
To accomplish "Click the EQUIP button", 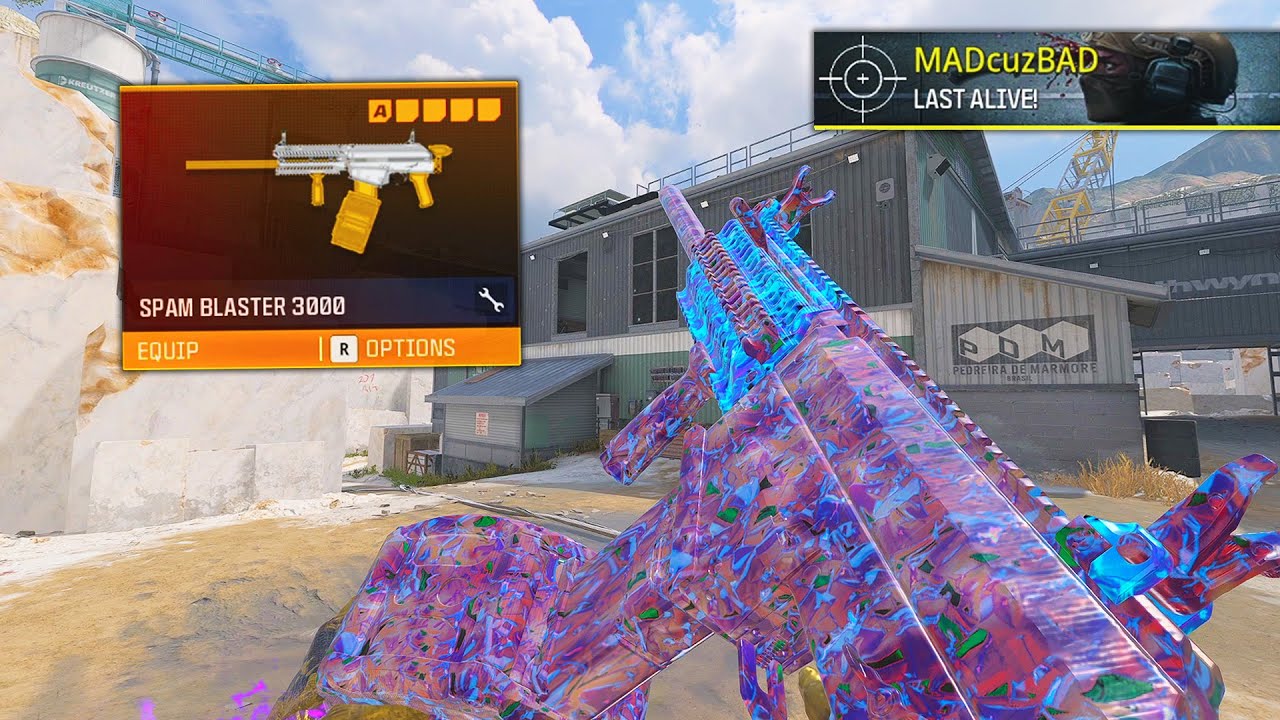I will [x=166, y=348].
